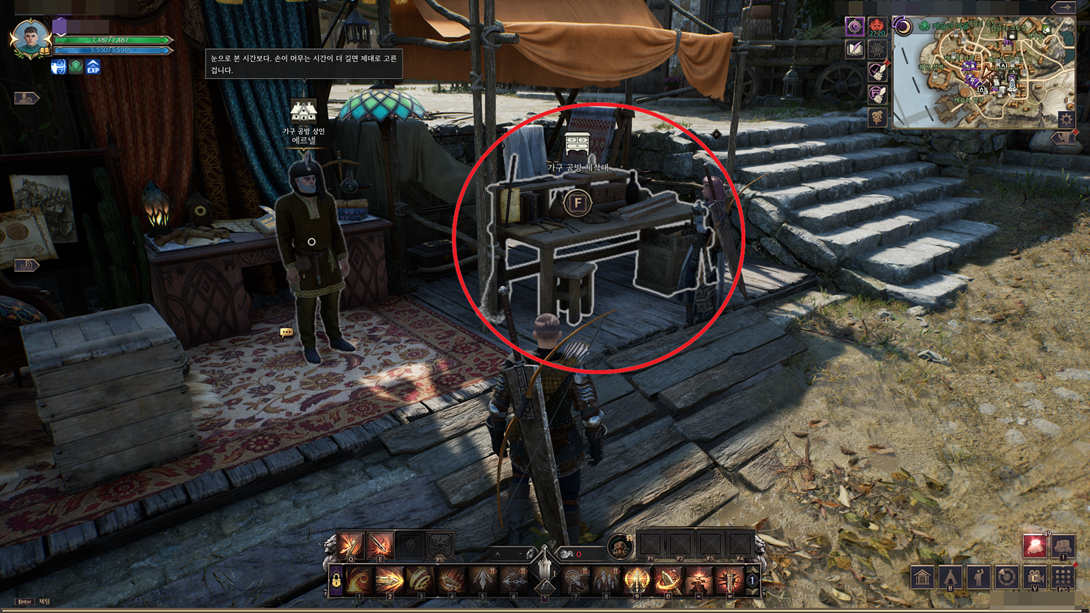
Task: Activate the flaming sword skill on Q
Action: coord(350,546)
